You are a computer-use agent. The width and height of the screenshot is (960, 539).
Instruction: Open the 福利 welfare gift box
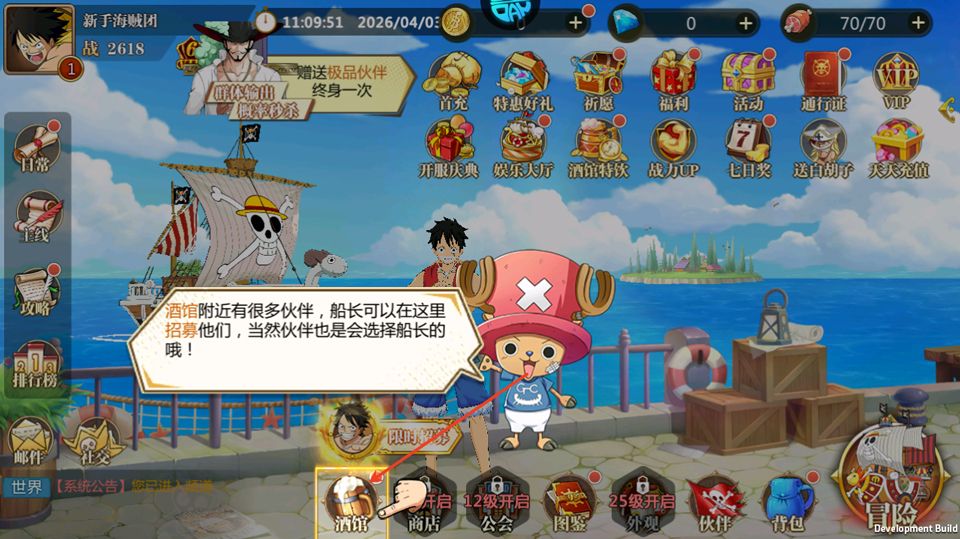pyautogui.click(x=673, y=78)
